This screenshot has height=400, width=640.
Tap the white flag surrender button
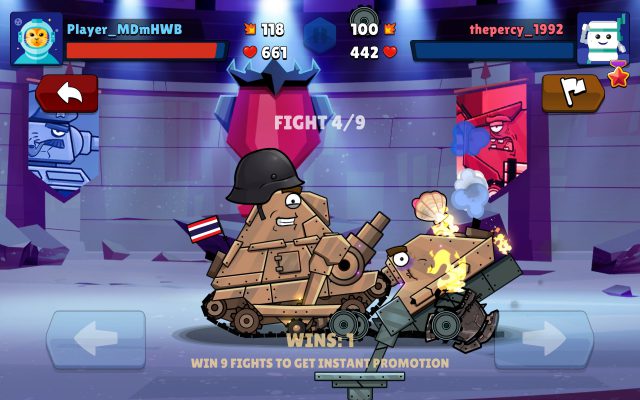click(573, 92)
